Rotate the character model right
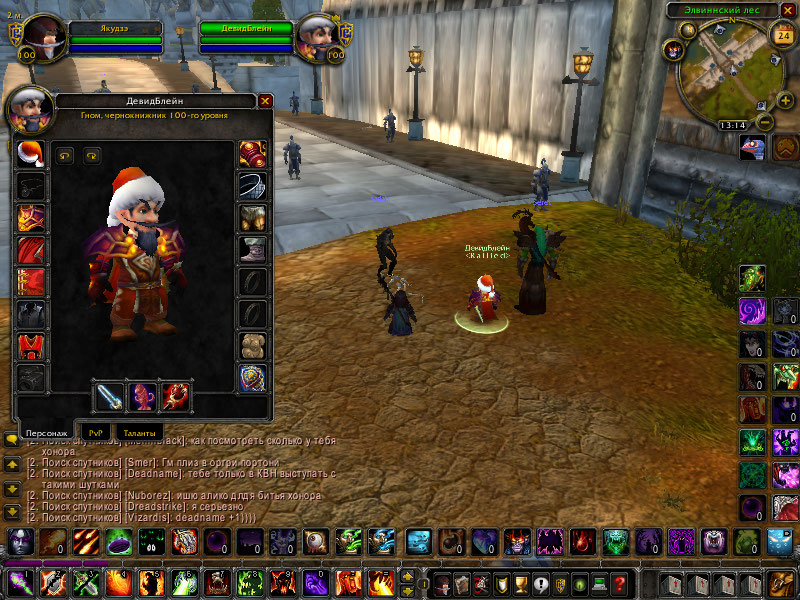 click(x=92, y=155)
